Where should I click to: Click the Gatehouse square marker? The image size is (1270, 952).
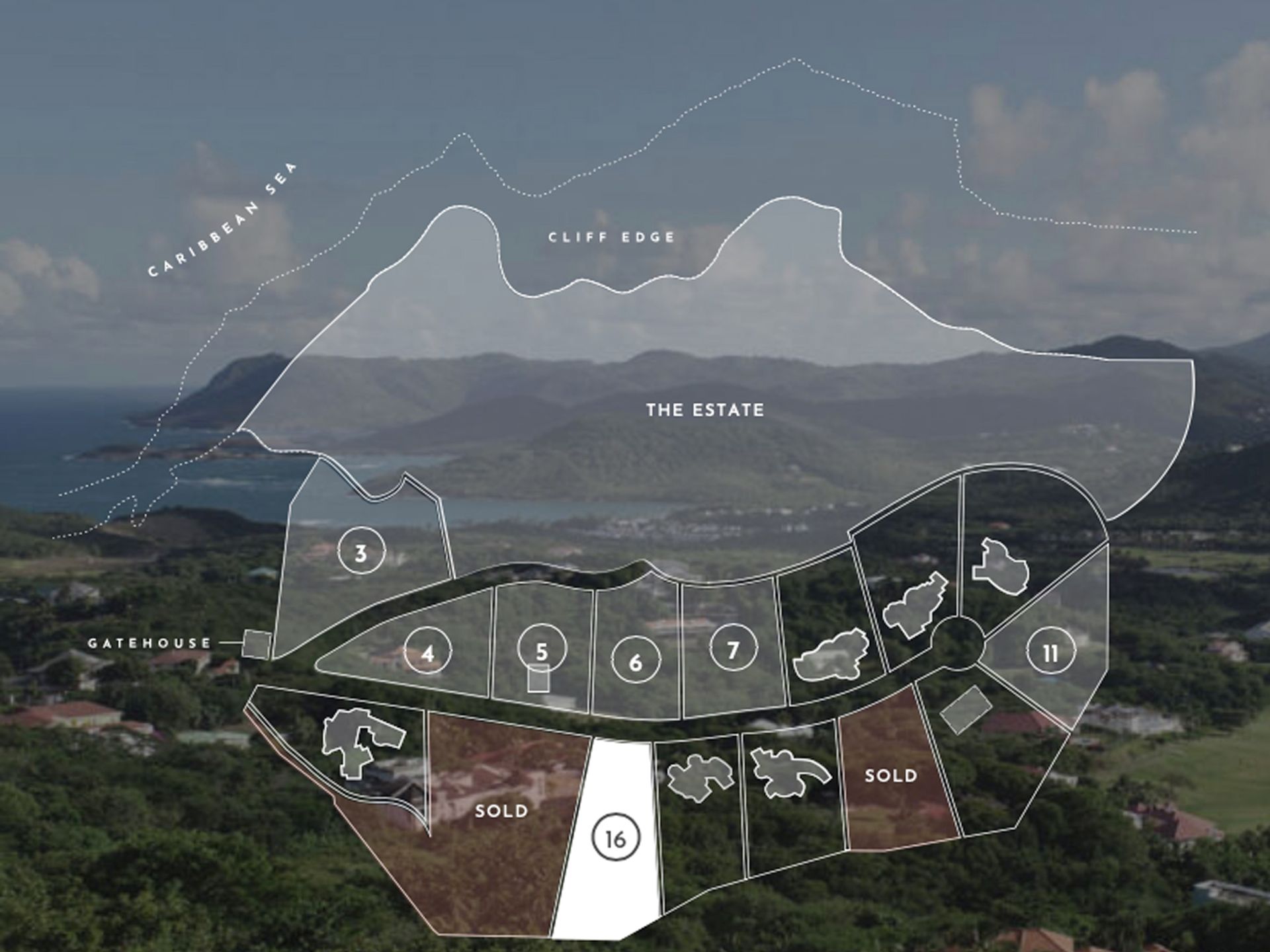pyautogui.click(x=257, y=643)
